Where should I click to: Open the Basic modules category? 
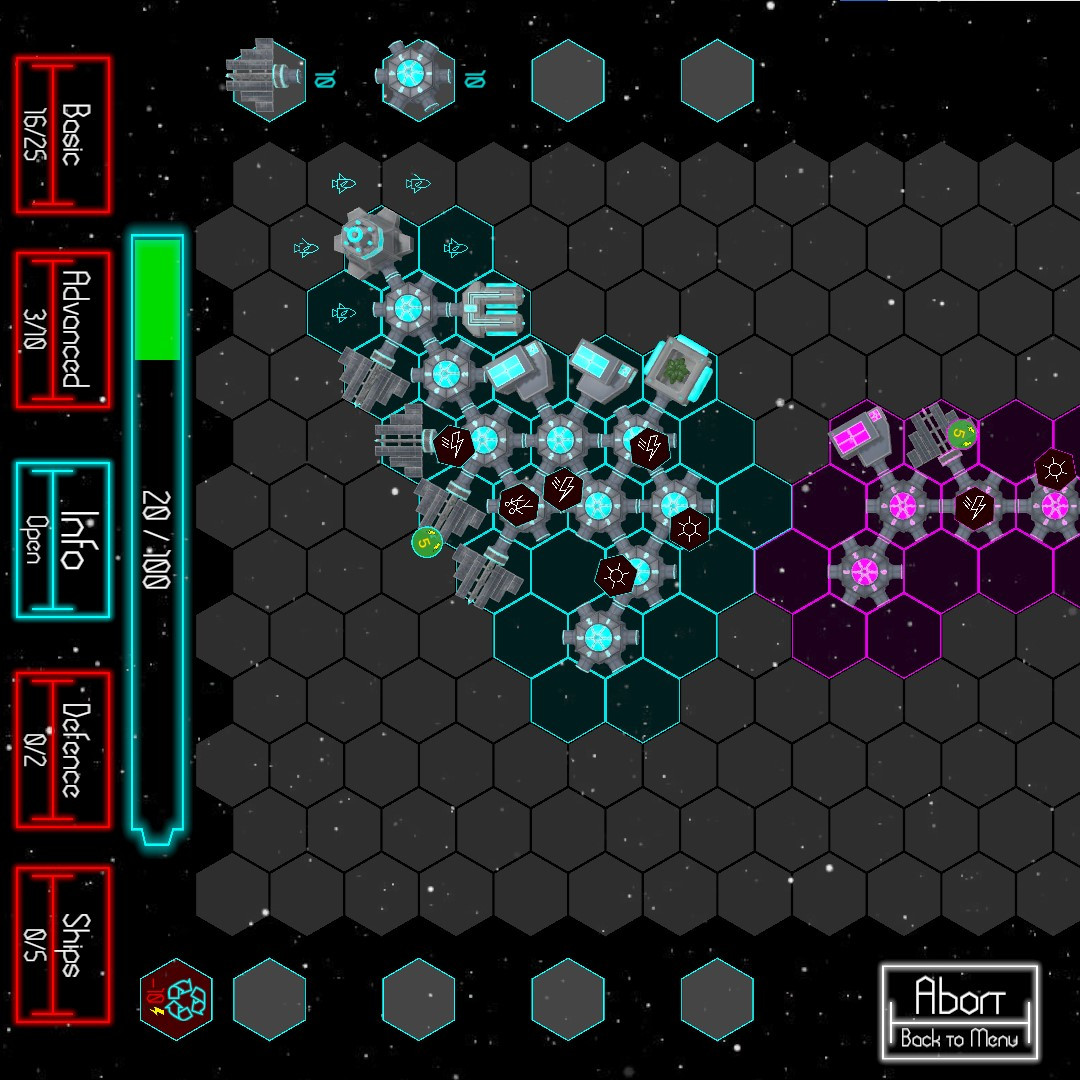click(x=62, y=134)
